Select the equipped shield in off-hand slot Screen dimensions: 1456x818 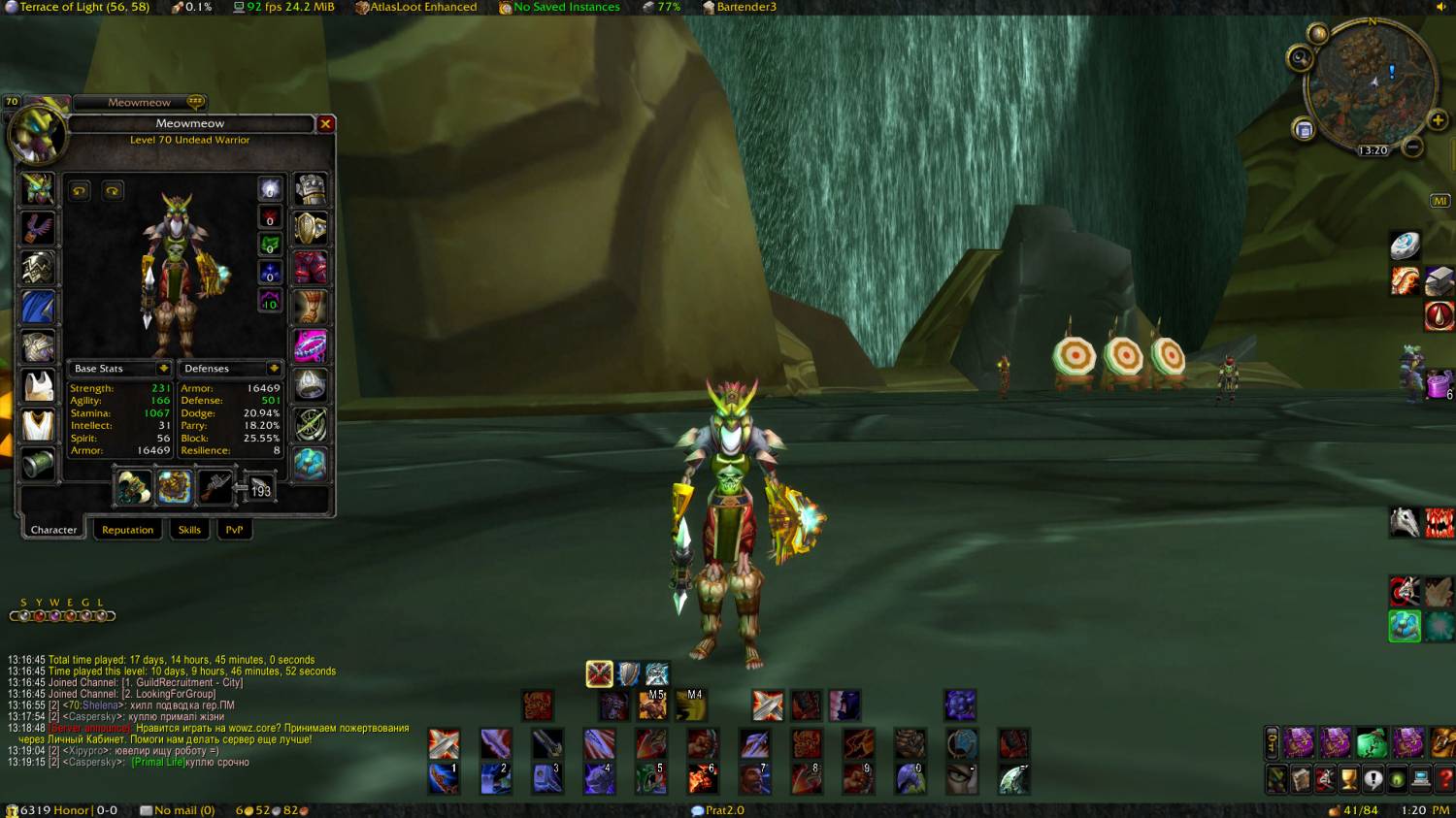click(x=175, y=486)
